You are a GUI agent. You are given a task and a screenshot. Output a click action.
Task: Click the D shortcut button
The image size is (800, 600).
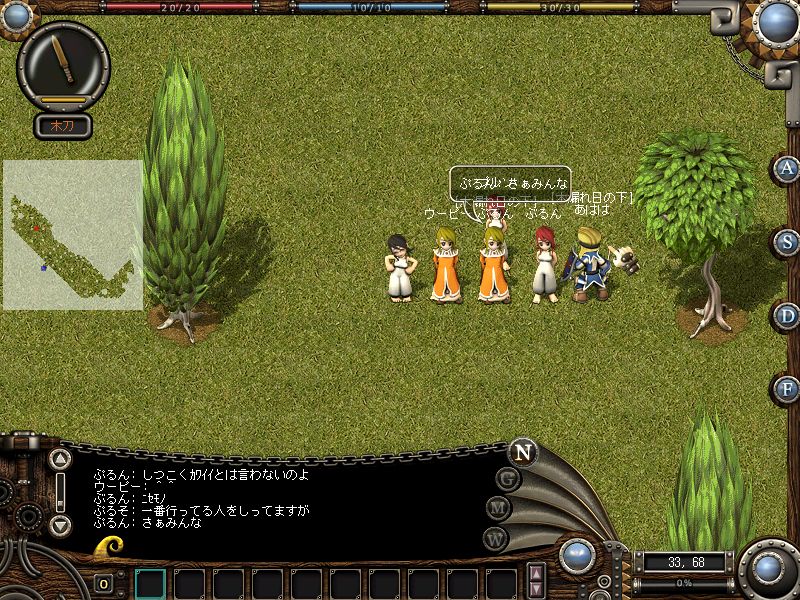point(787,316)
